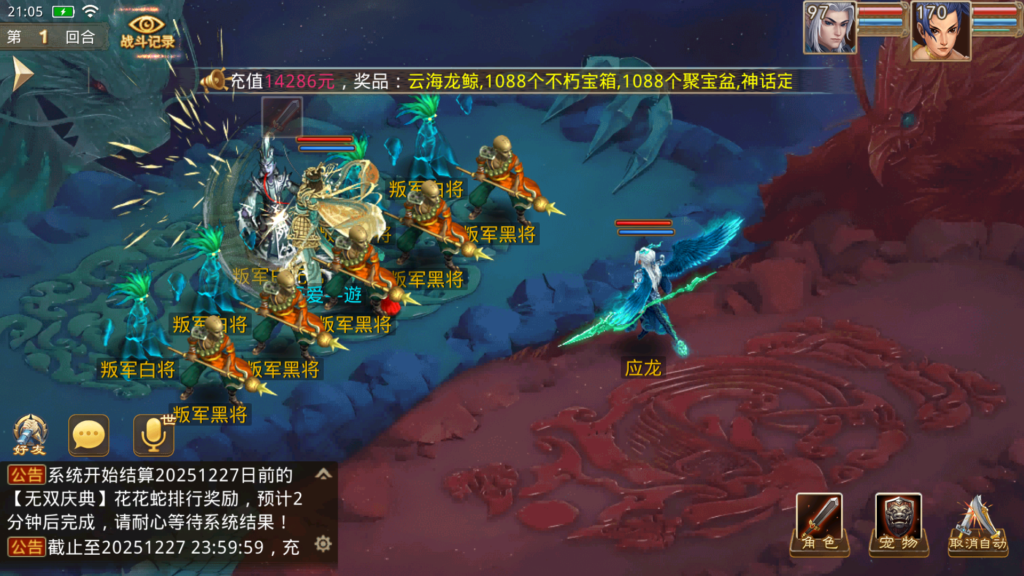
Task: Select the blue-haired level 170 portrait
Action: (939, 30)
